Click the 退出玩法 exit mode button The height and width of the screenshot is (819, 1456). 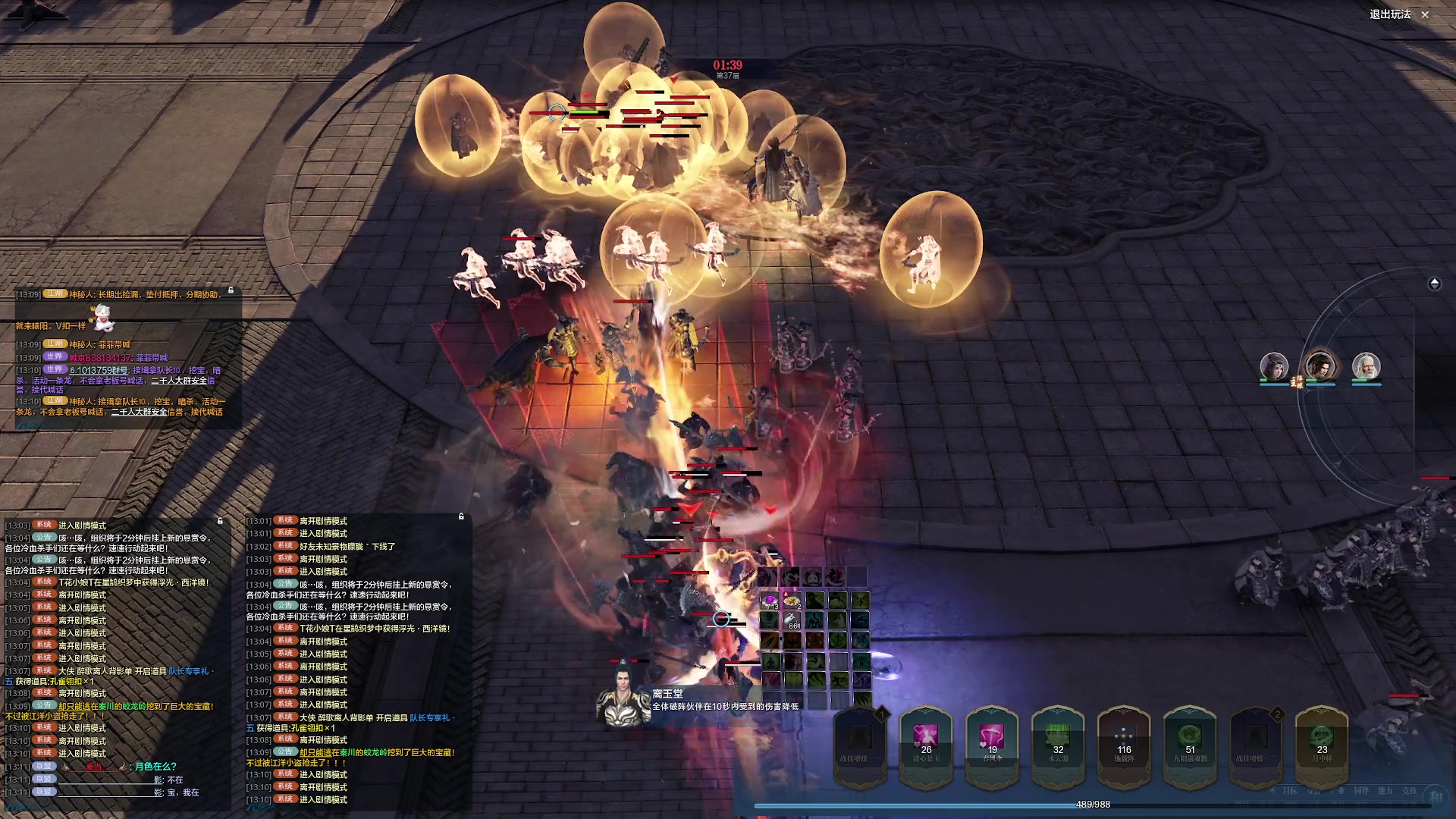1398,14
